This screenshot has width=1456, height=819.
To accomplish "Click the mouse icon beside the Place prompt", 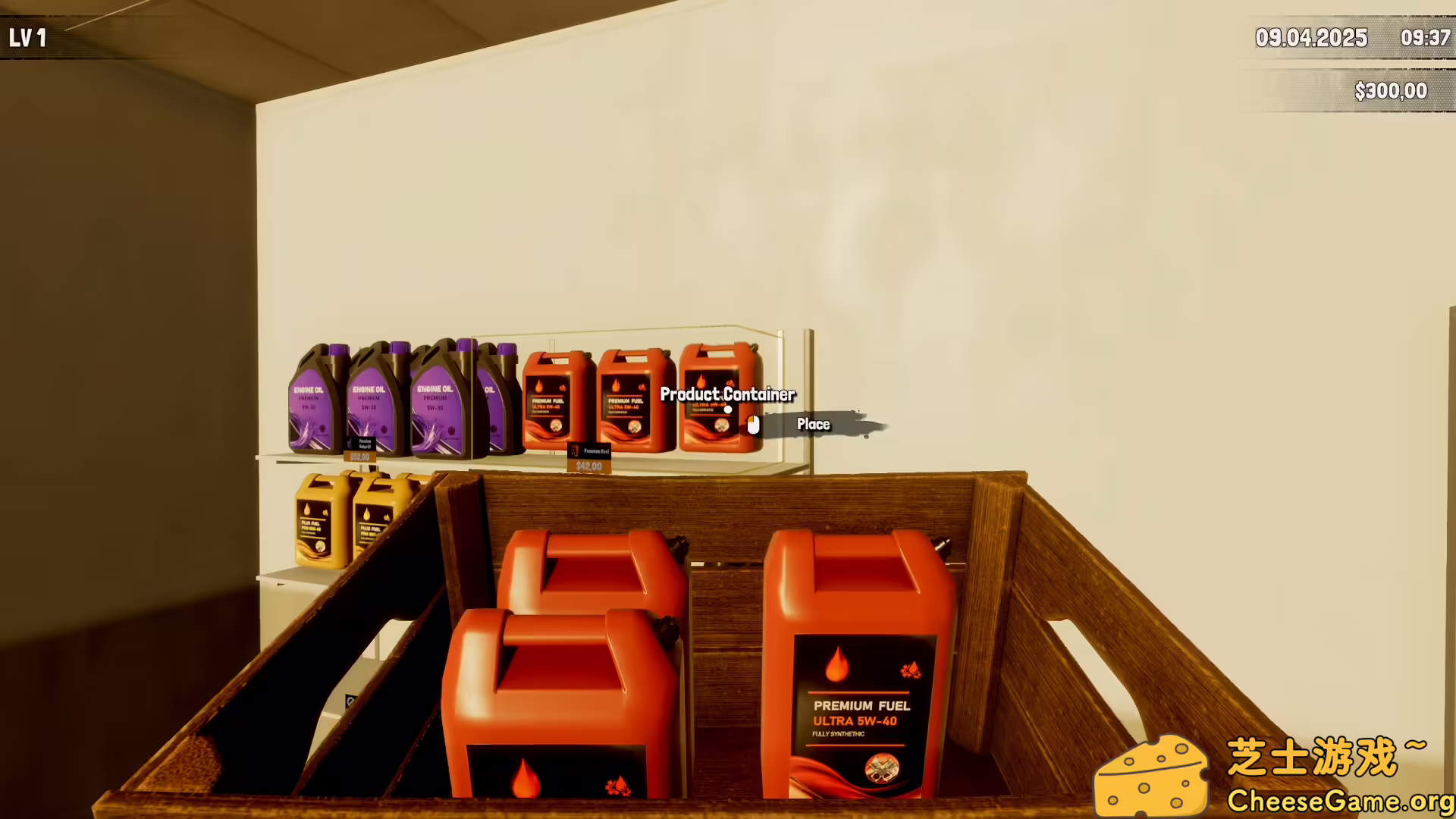I will point(752,425).
